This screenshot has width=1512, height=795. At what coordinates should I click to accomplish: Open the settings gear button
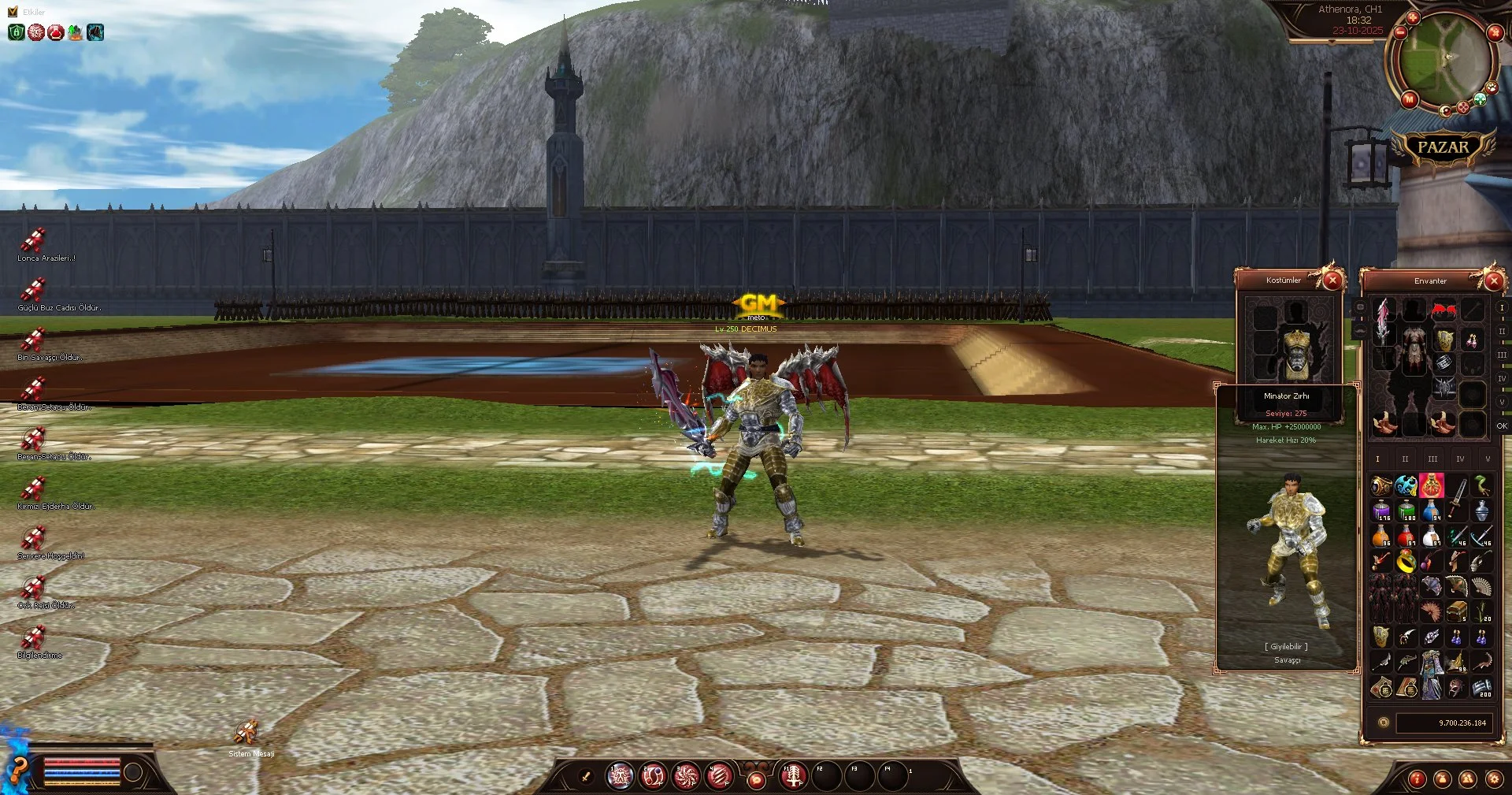click(1493, 779)
